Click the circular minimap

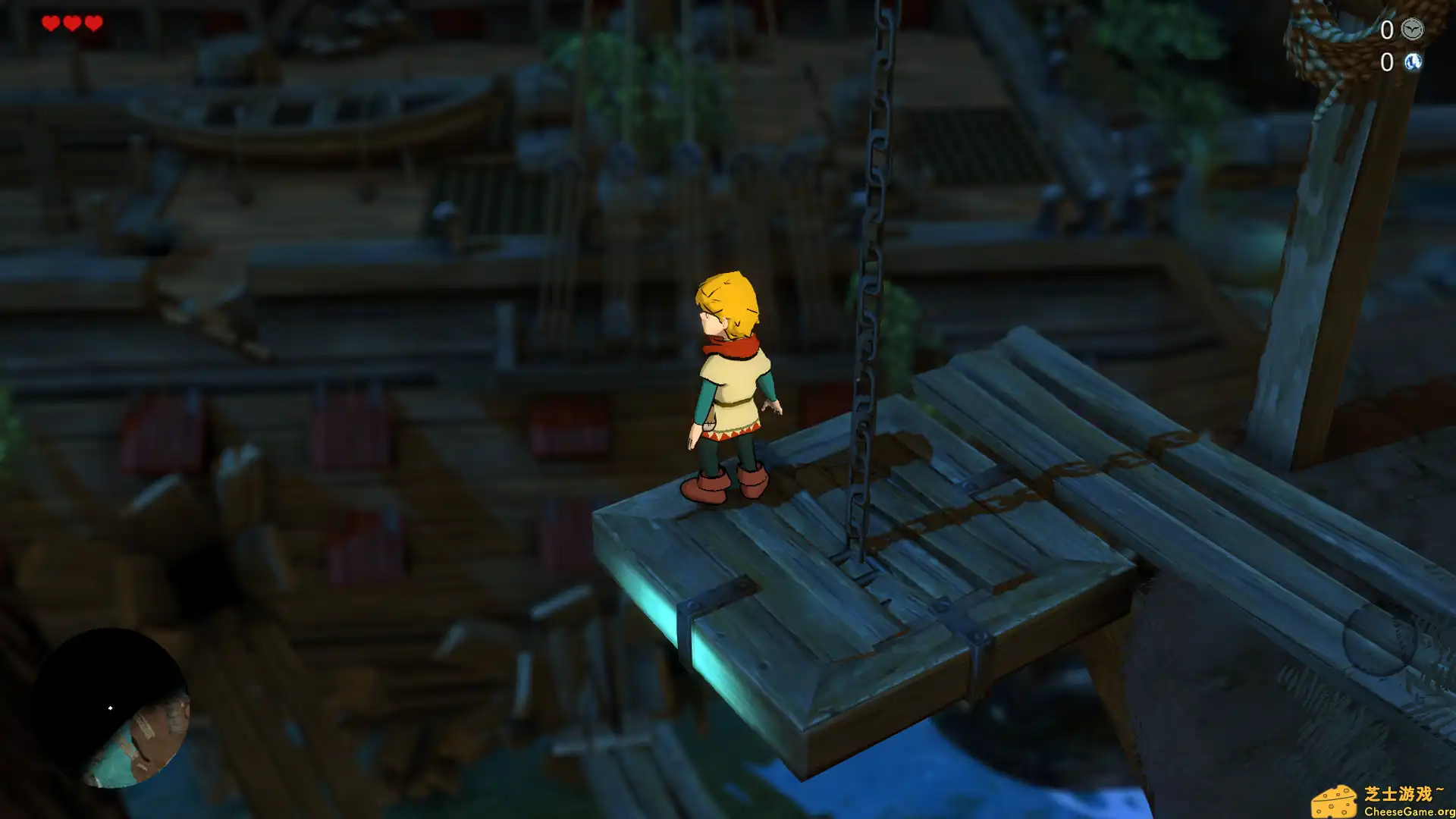tap(112, 708)
